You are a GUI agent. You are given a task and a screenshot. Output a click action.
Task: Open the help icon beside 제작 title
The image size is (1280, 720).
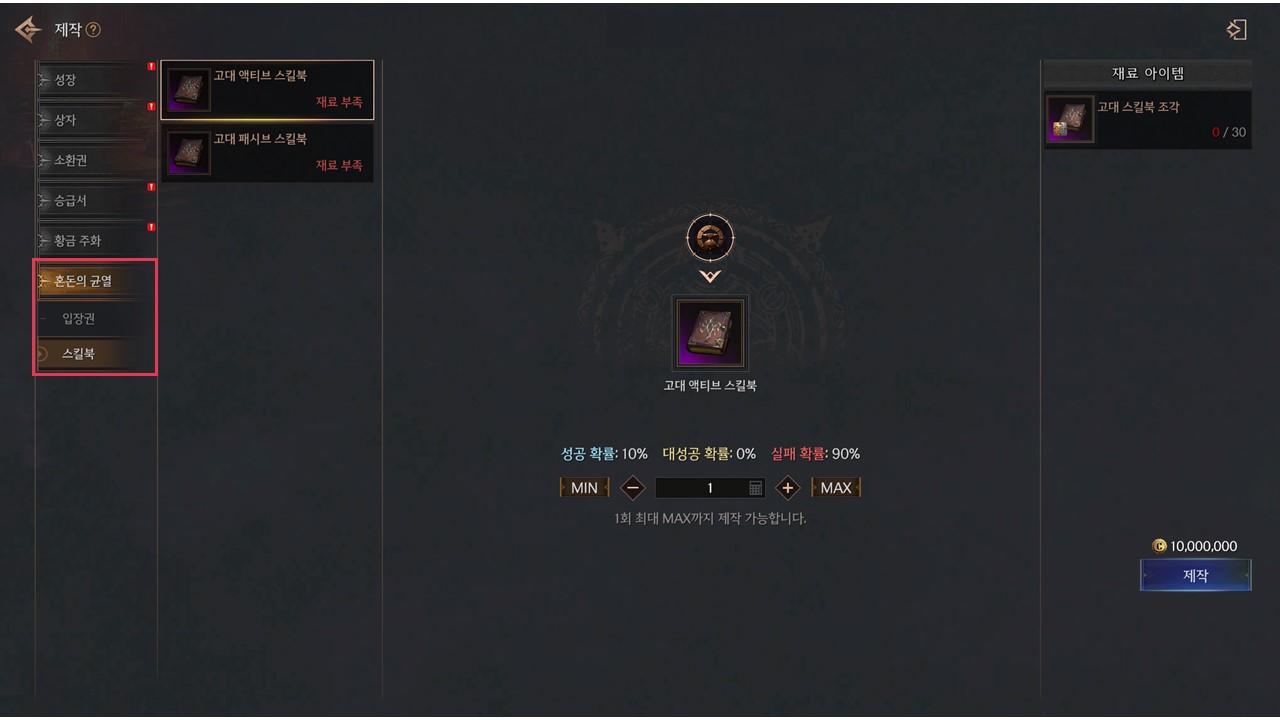pos(93,30)
